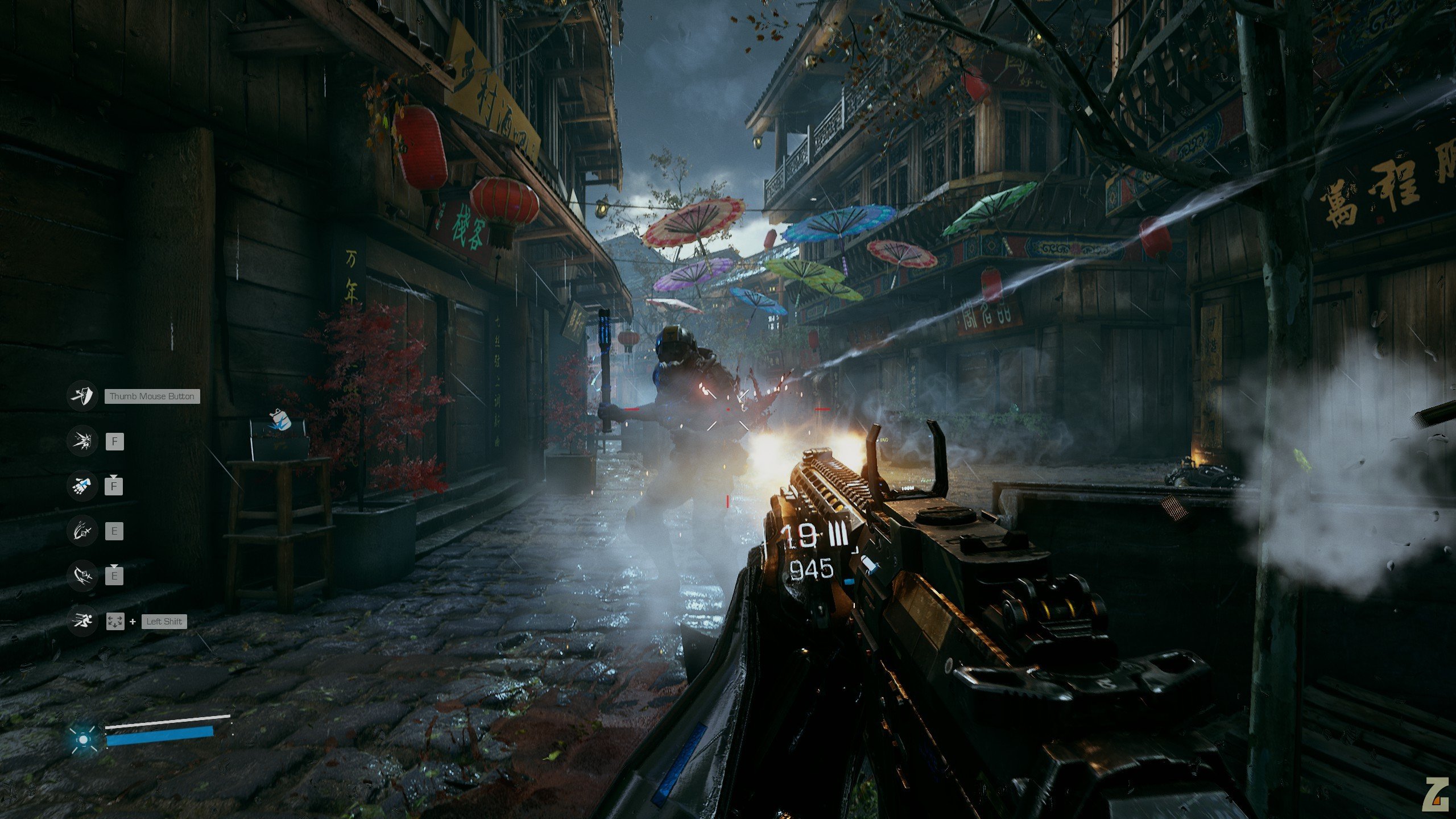The width and height of the screenshot is (1456, 819).
Task: Select the sword and shield ability icon
Action: tap(82, 396)
